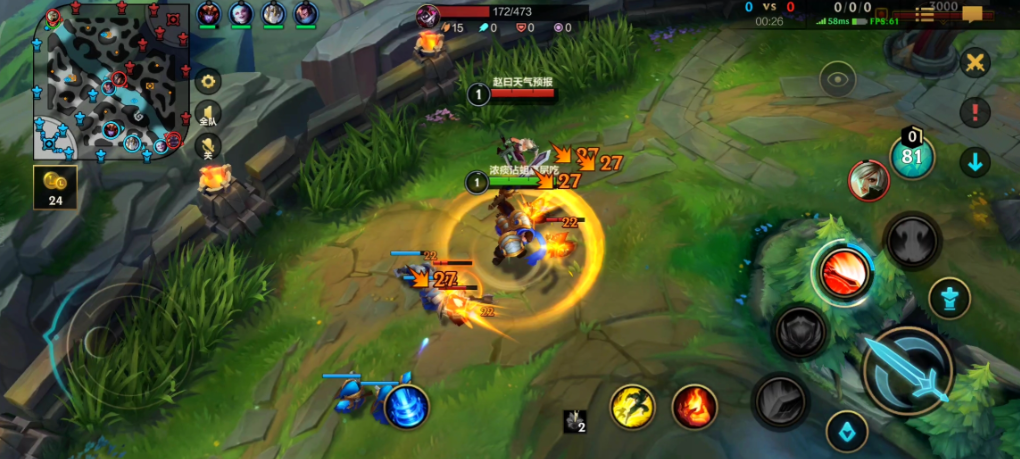Screen dimensions: 1020x459
Task: Open the minimap
Action: pos(111,82)
